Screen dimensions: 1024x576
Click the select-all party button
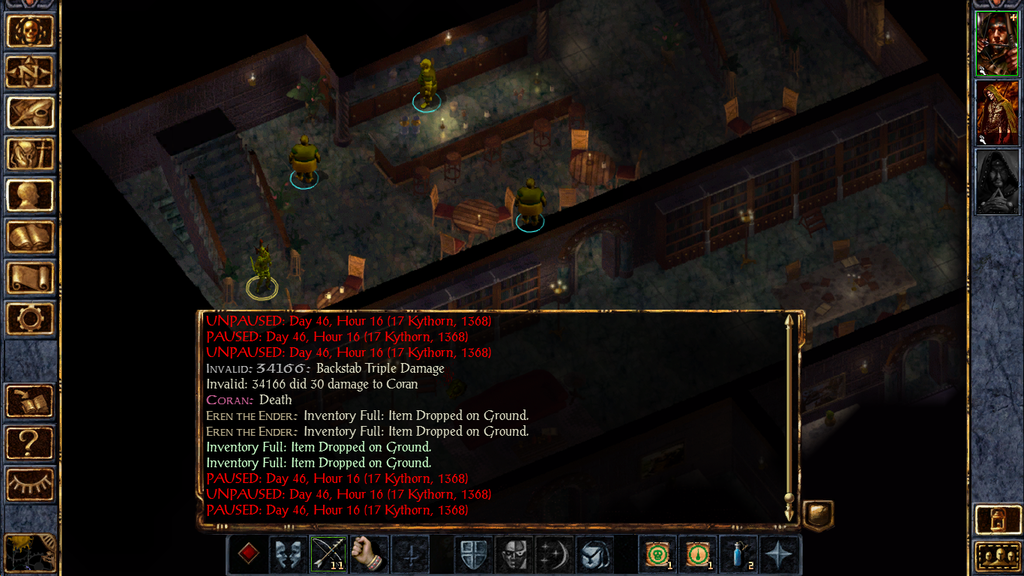996,555
